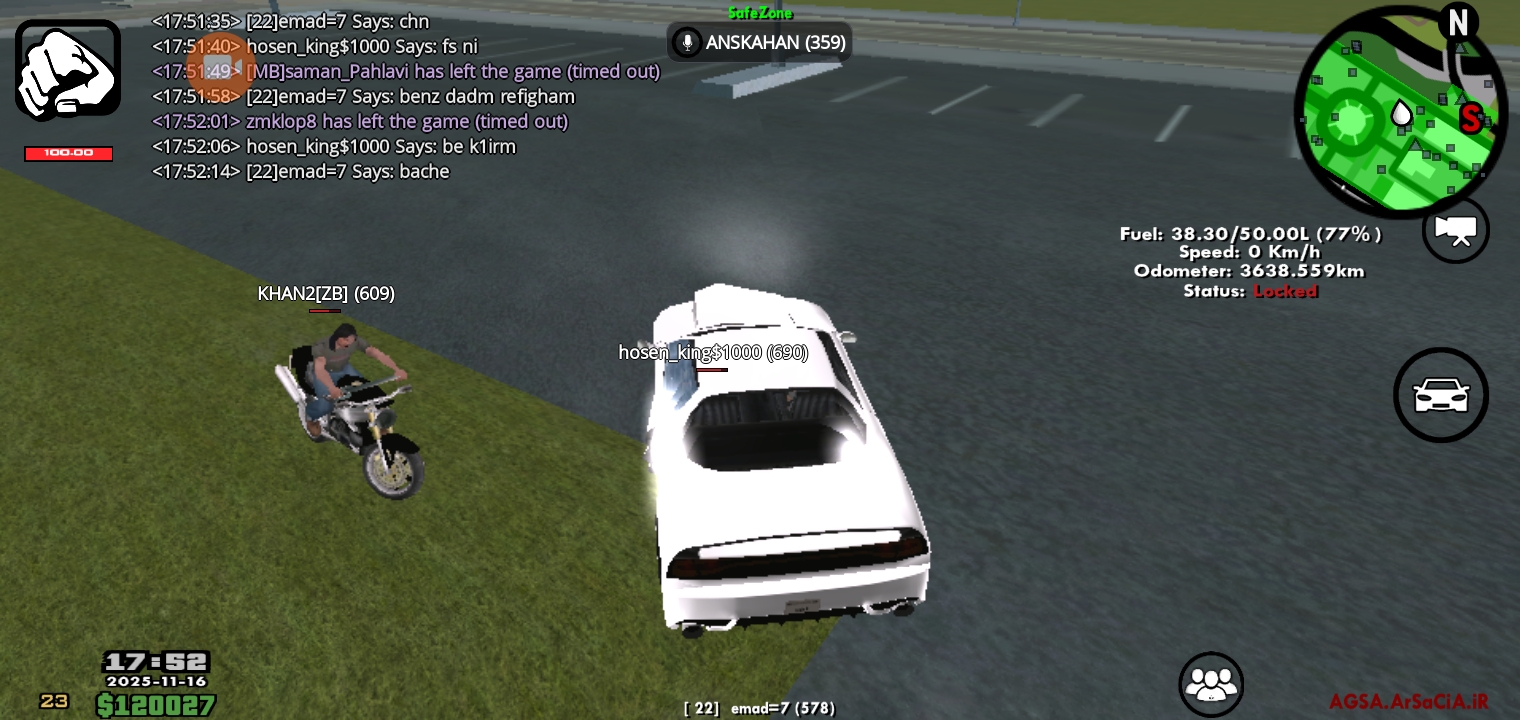The image size is (1520, 720).
Task: Tap the clock showing 17:52
Action: coord(157,661)
